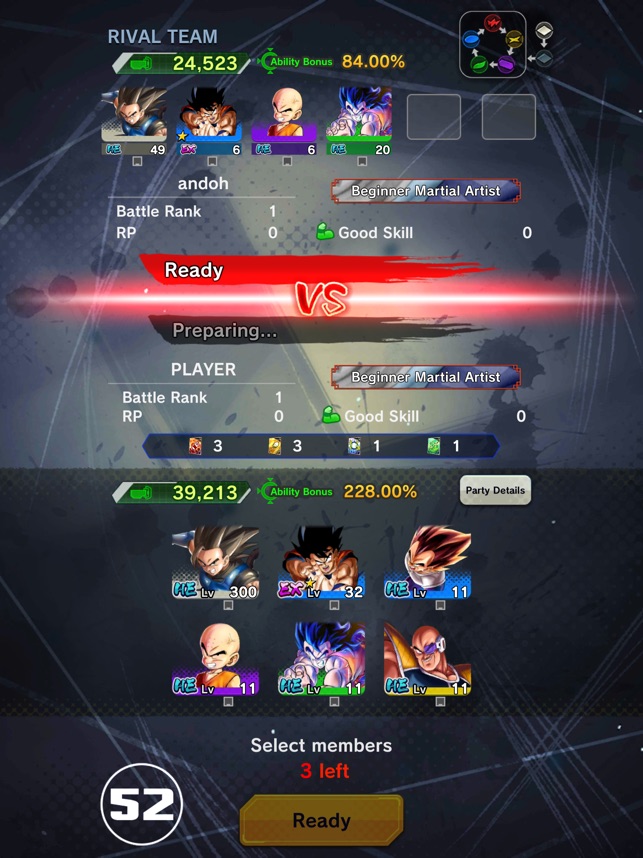Screen dimensions: 643x858
Task: Pick Vegeta from your party
Action: (x=427, y=563)
